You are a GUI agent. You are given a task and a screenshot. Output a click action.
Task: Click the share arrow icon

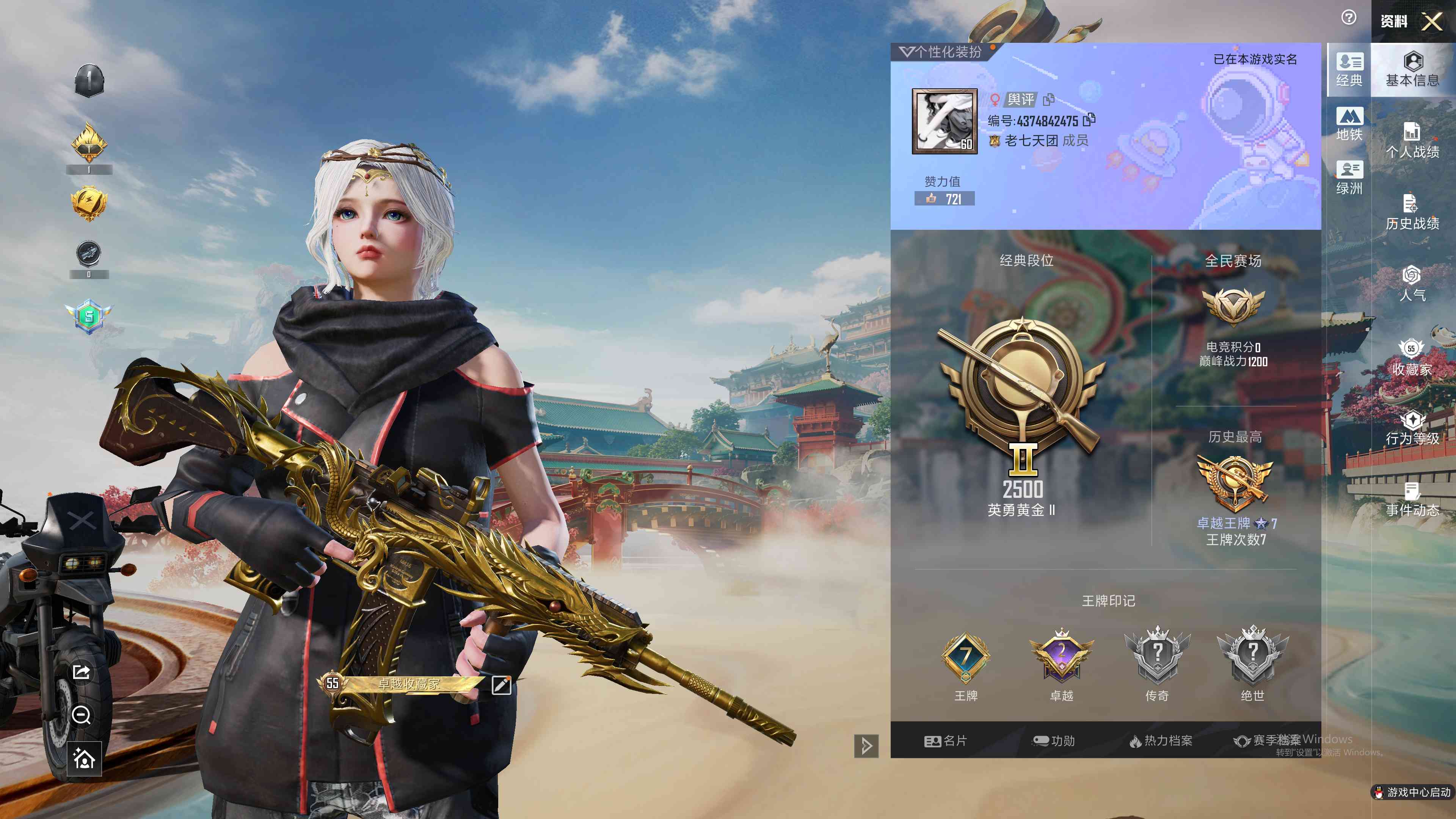point(82,672)
